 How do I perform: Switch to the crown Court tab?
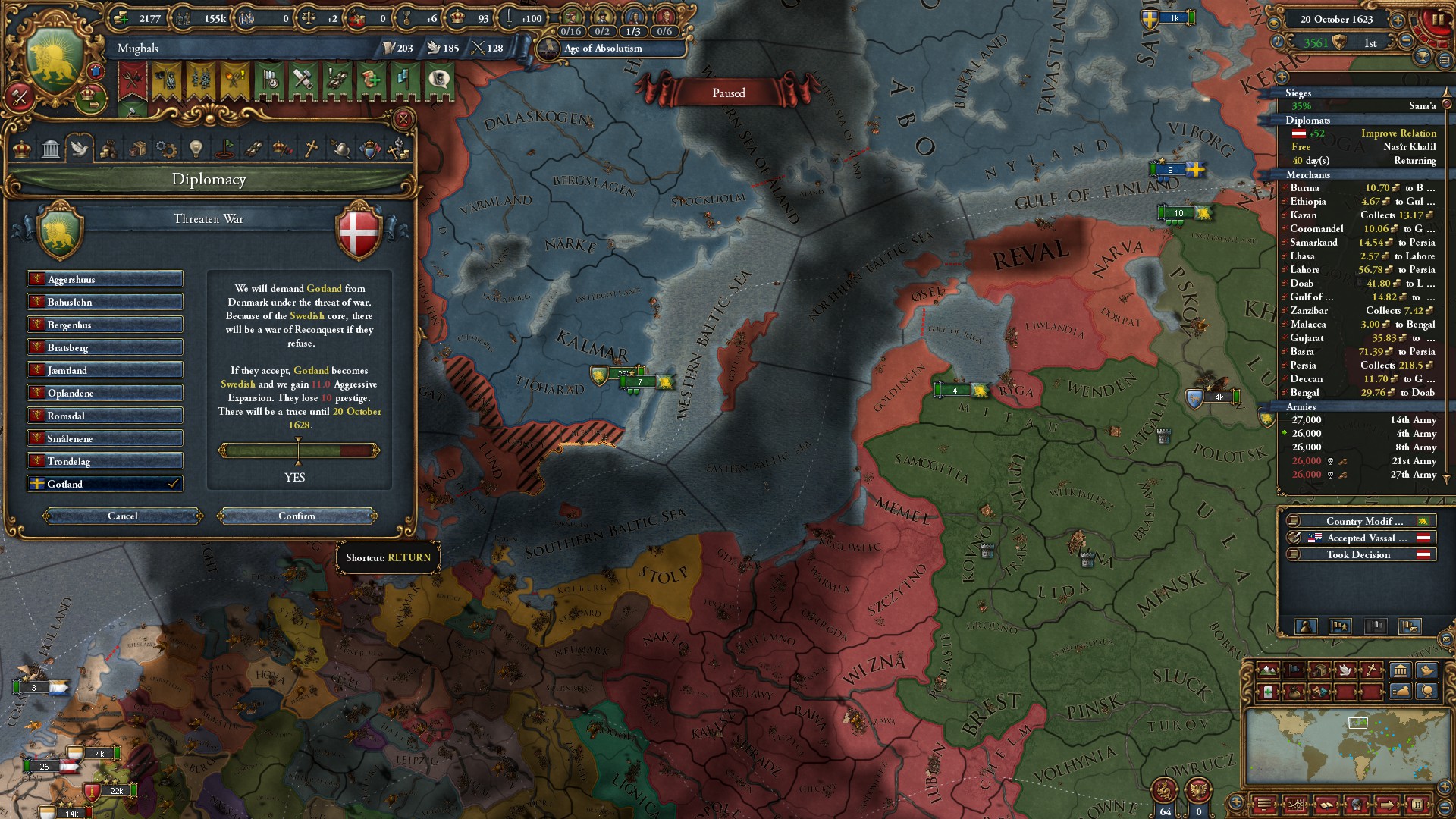22,148
